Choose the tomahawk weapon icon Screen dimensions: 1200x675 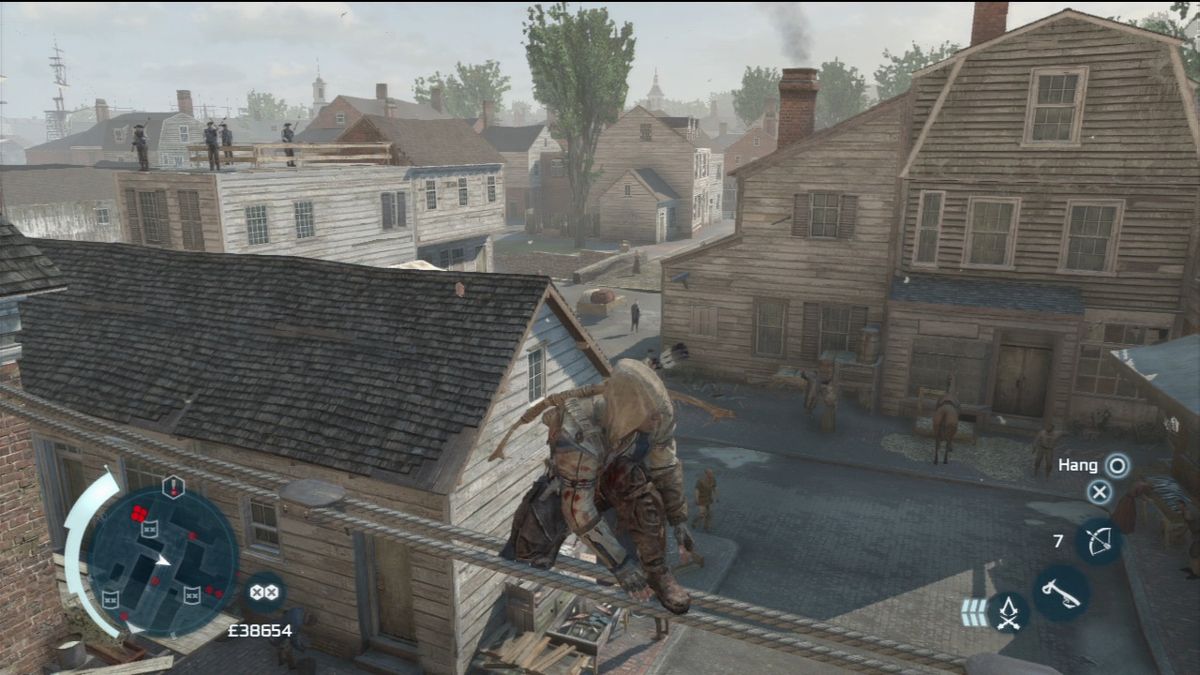point(1061,593)
